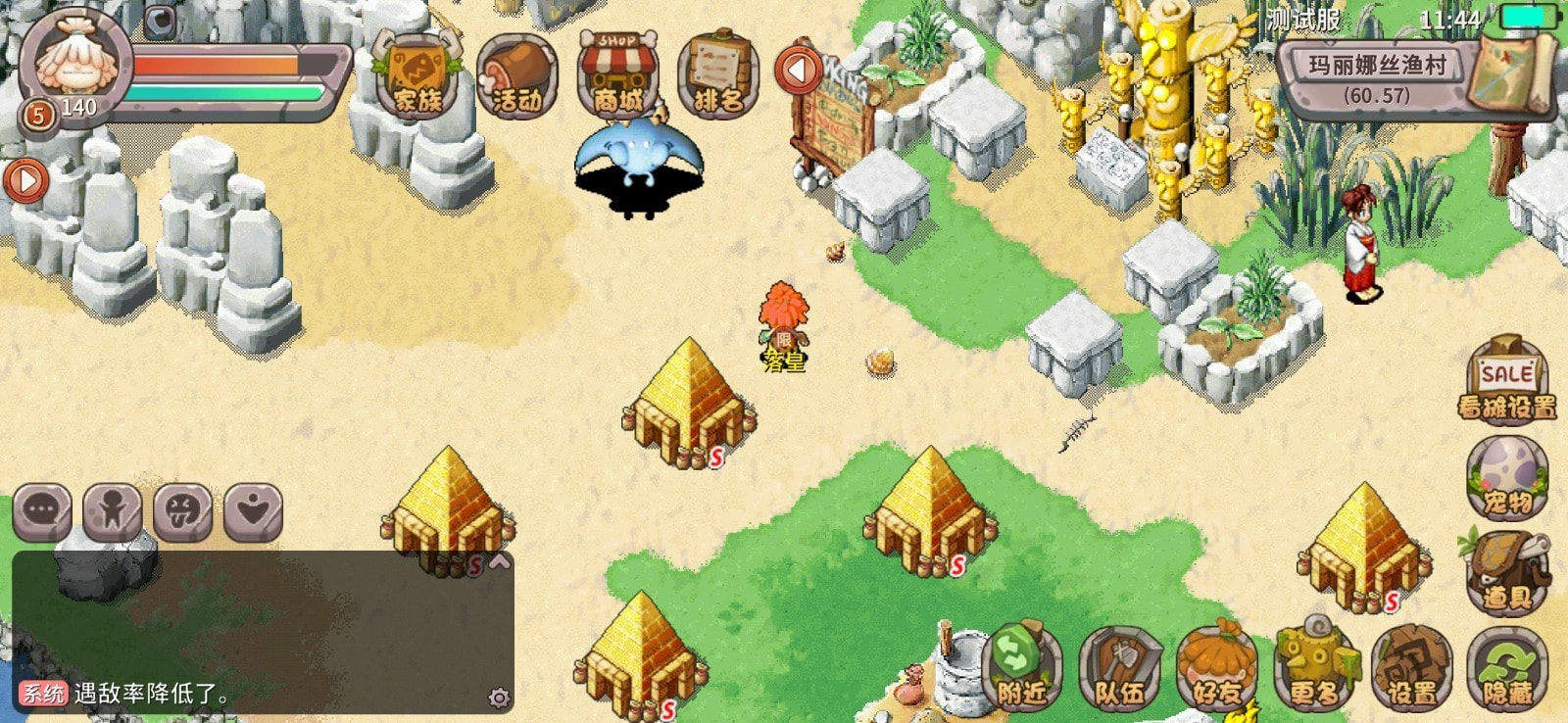Open the 宠物 pet menu
Image resolution: width=1568 pixels, height=723 pixels.
pyautogui.click(x=1507, y=477)
